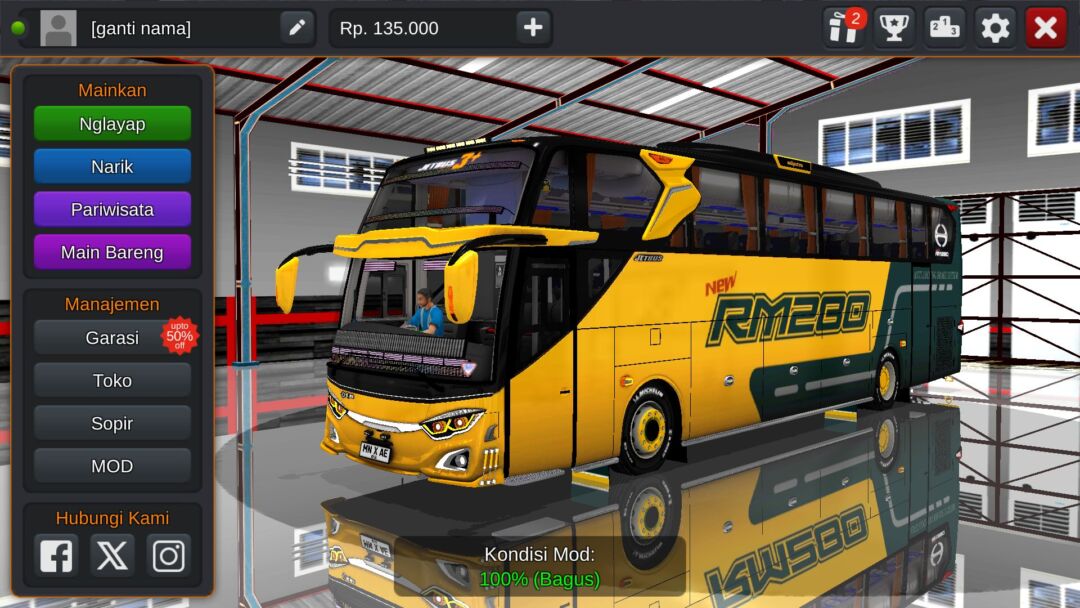The image size is (1080, 608).
Task: Exit with the red X button
Action: [1046, 28]
